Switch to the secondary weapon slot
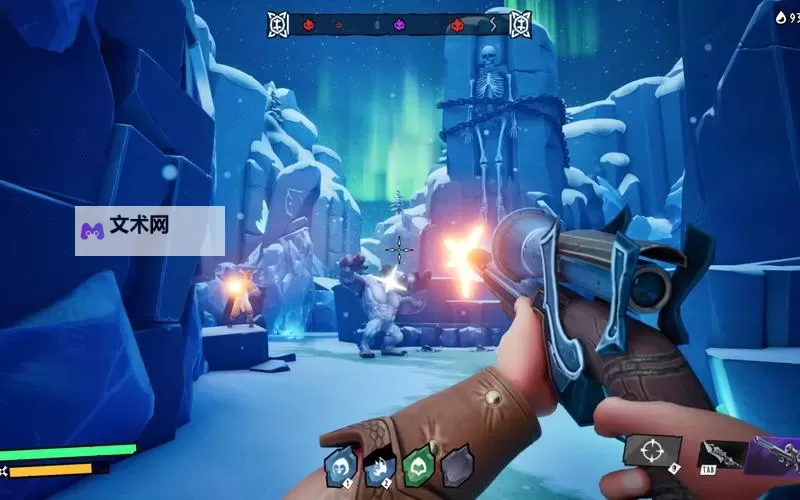The width and height of the screenshot is (800, 500). coord(720,455)
